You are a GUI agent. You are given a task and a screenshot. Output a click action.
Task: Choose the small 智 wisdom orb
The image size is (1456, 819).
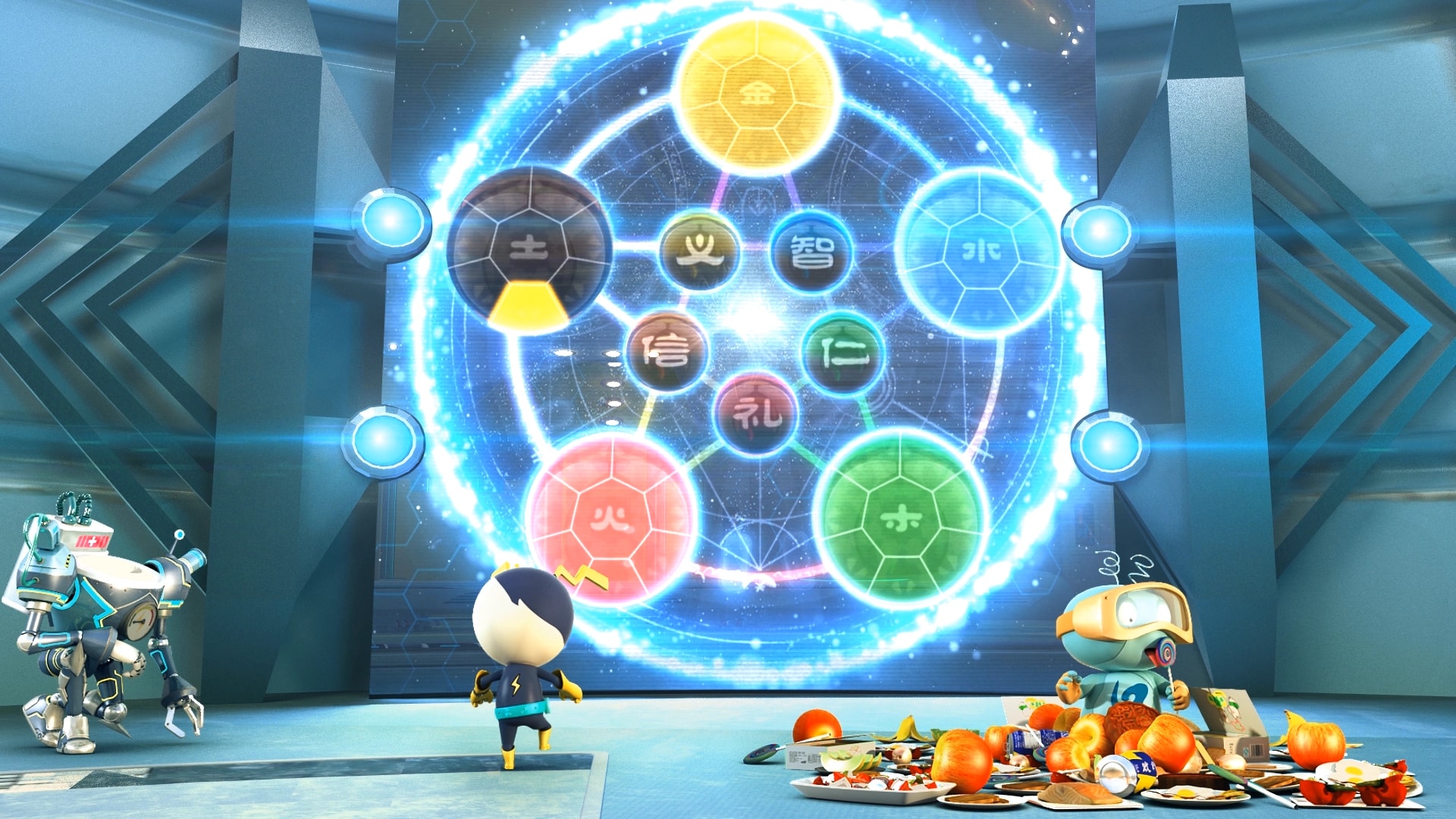(811, 251)
